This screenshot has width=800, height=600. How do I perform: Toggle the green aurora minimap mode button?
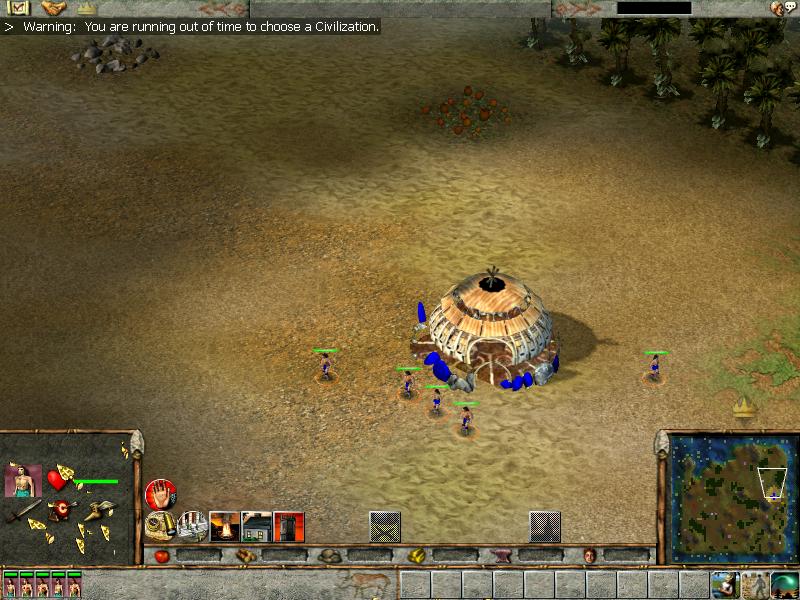784,584
